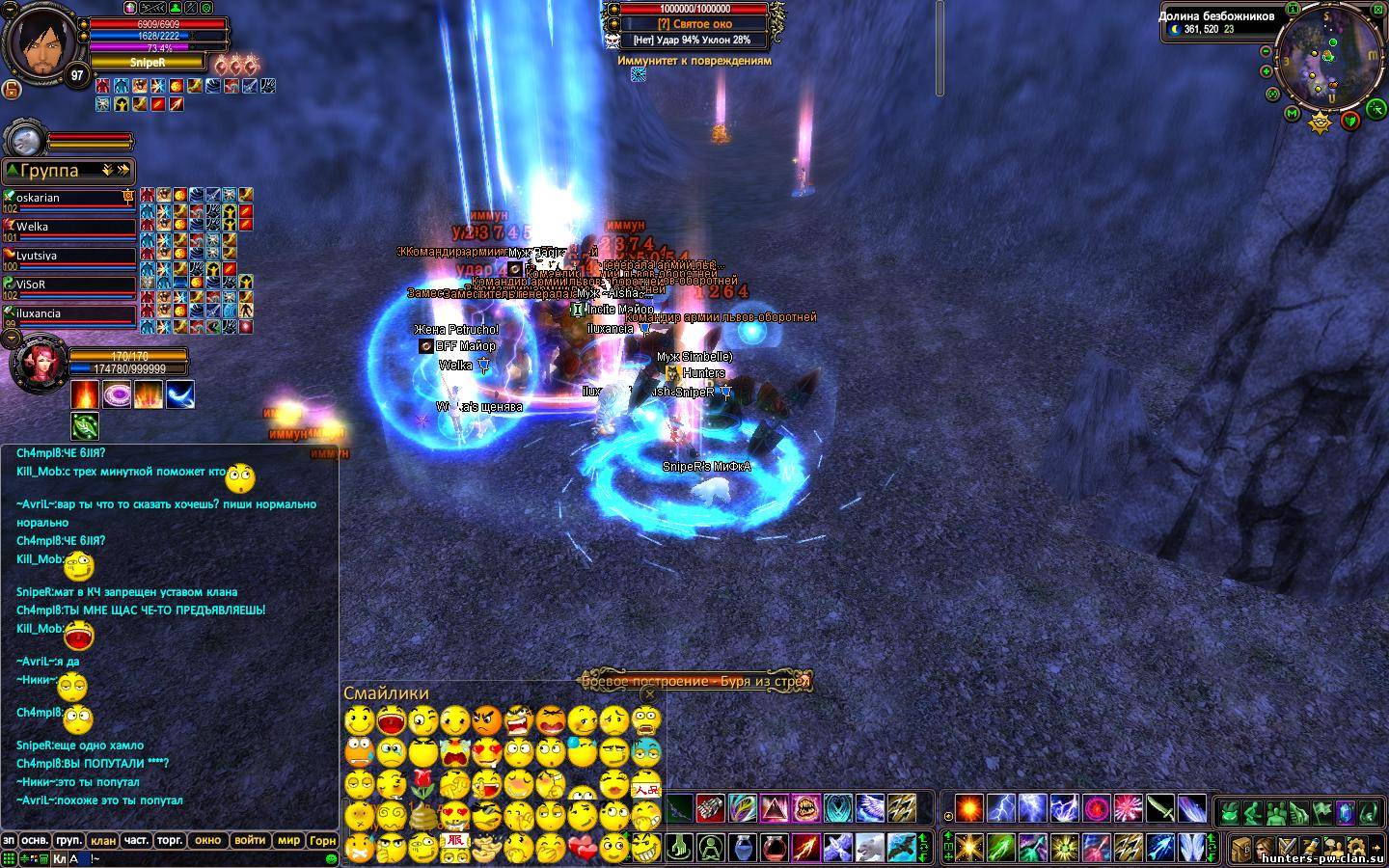
Task: Click the golden sun icon under minimap
Action: coord(1320,122)
